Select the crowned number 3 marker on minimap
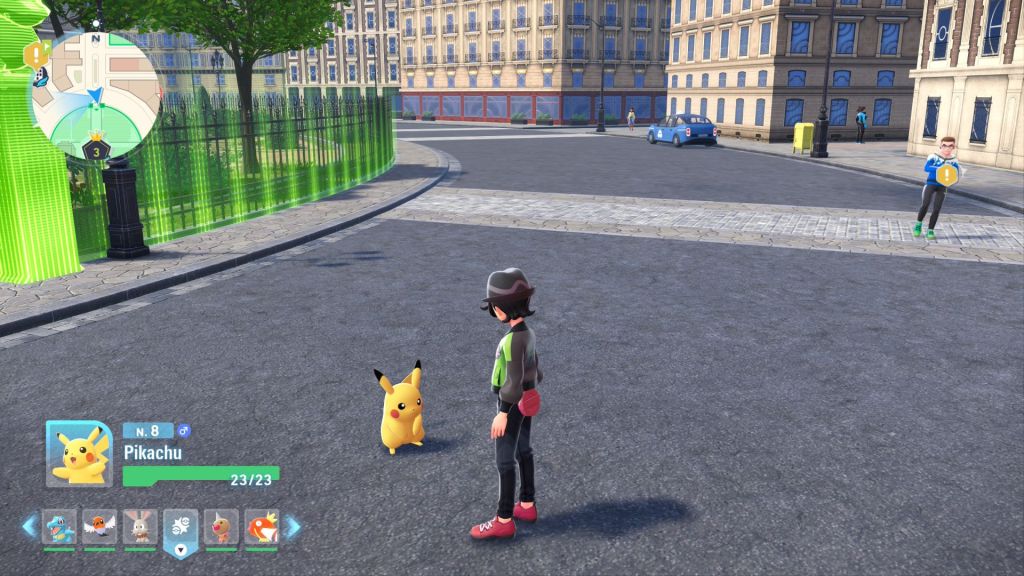The height and width of the screenshot is (576, 1024). (x=95, y=149)
